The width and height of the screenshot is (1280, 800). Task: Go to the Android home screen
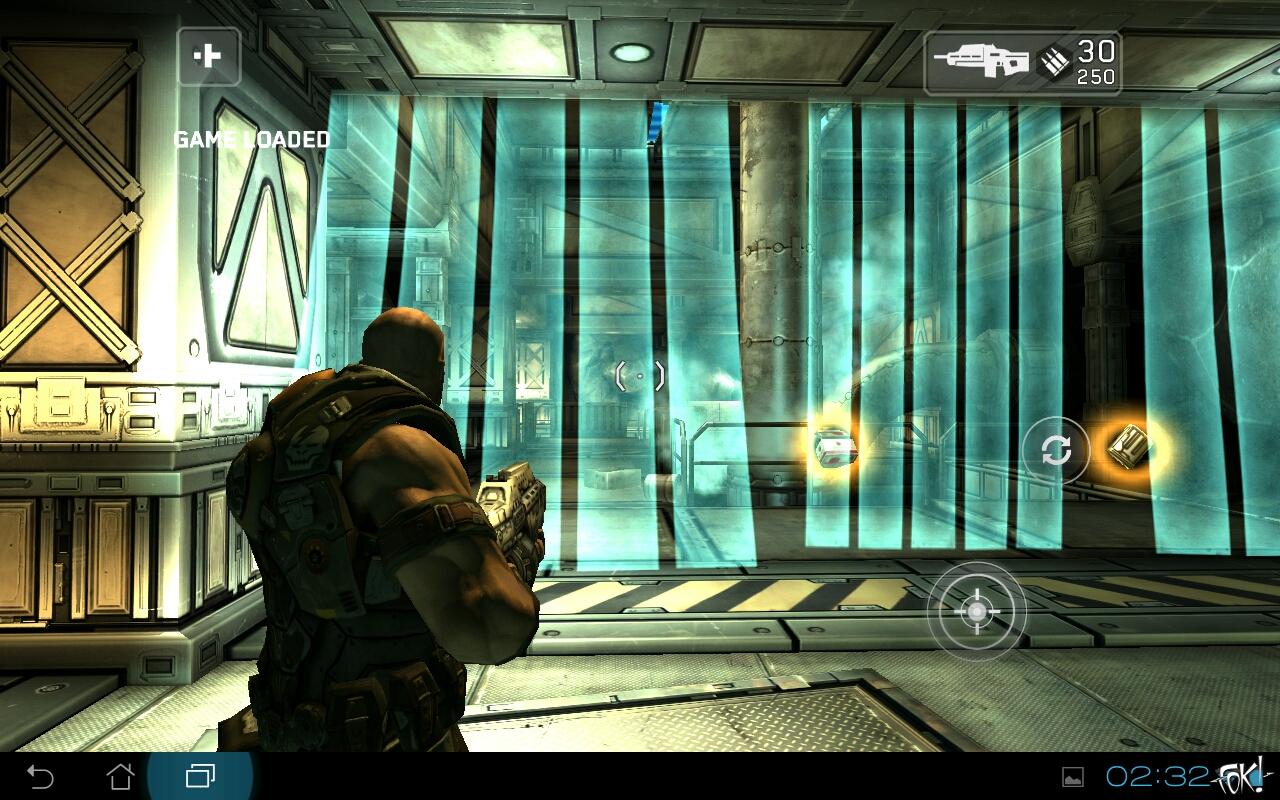point(120,776)
